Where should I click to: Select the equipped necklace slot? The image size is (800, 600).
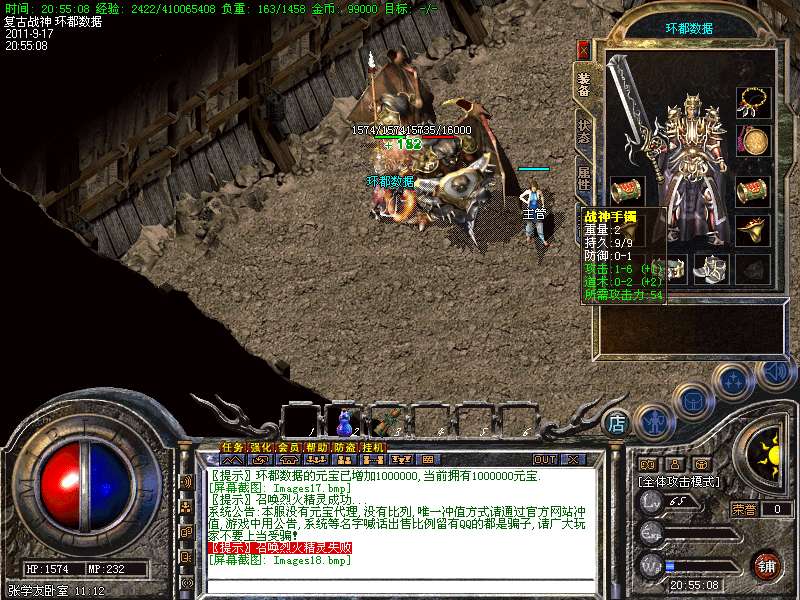click(753, 102)
